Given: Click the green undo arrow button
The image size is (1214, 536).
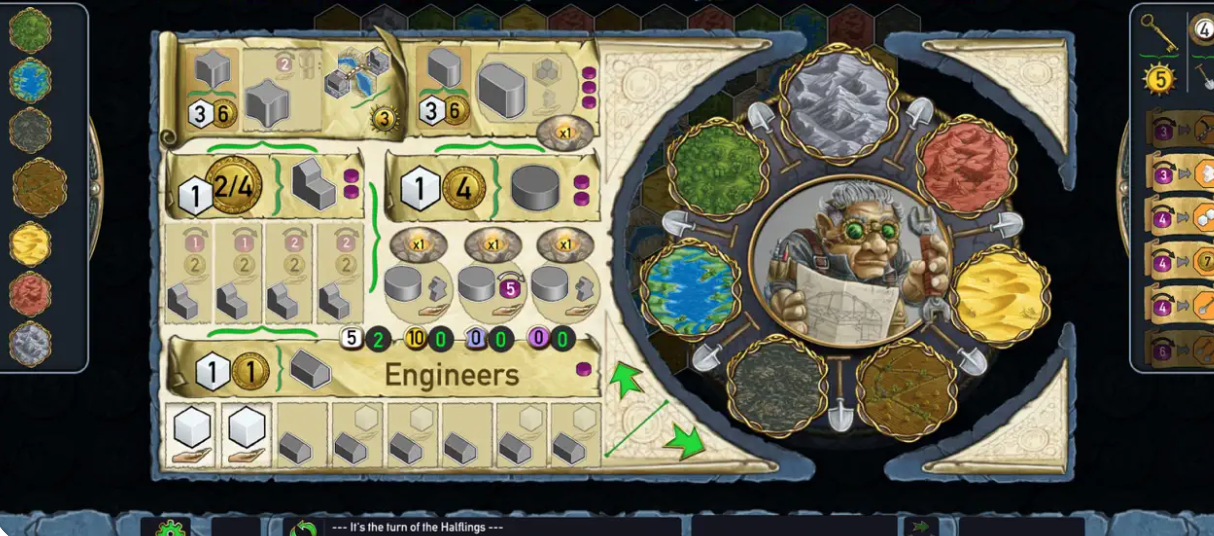Looking at the screenshot, I should pos(303,527).
